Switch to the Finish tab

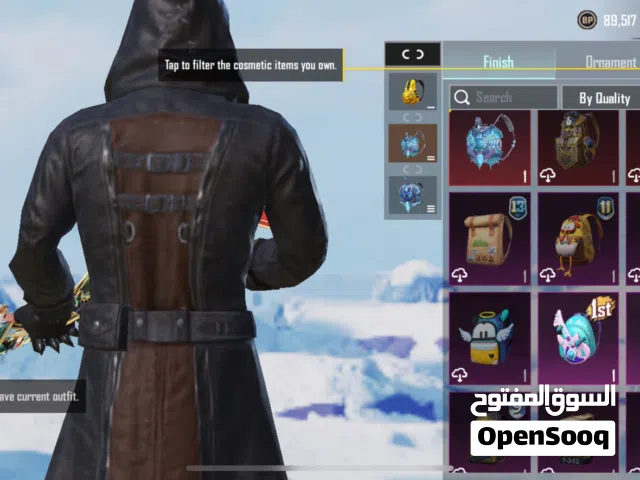pos(498,62)
